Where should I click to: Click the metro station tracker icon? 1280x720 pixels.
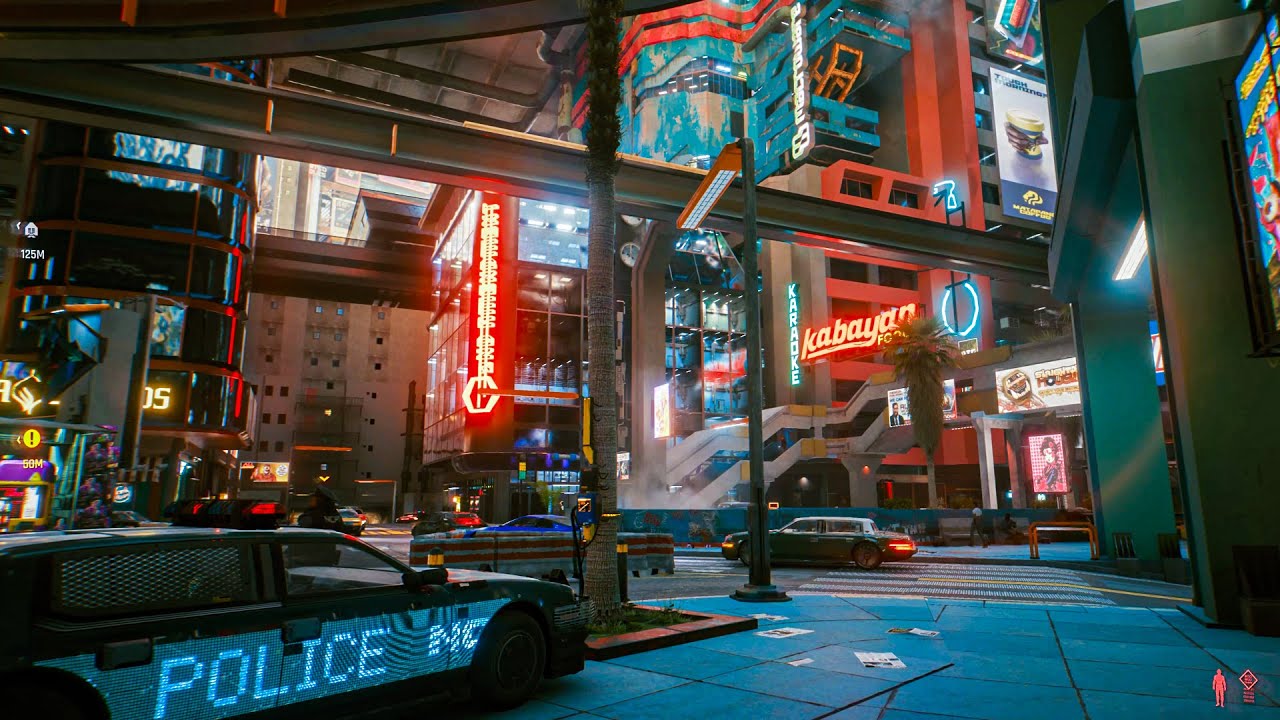click(x=30, y=228)
